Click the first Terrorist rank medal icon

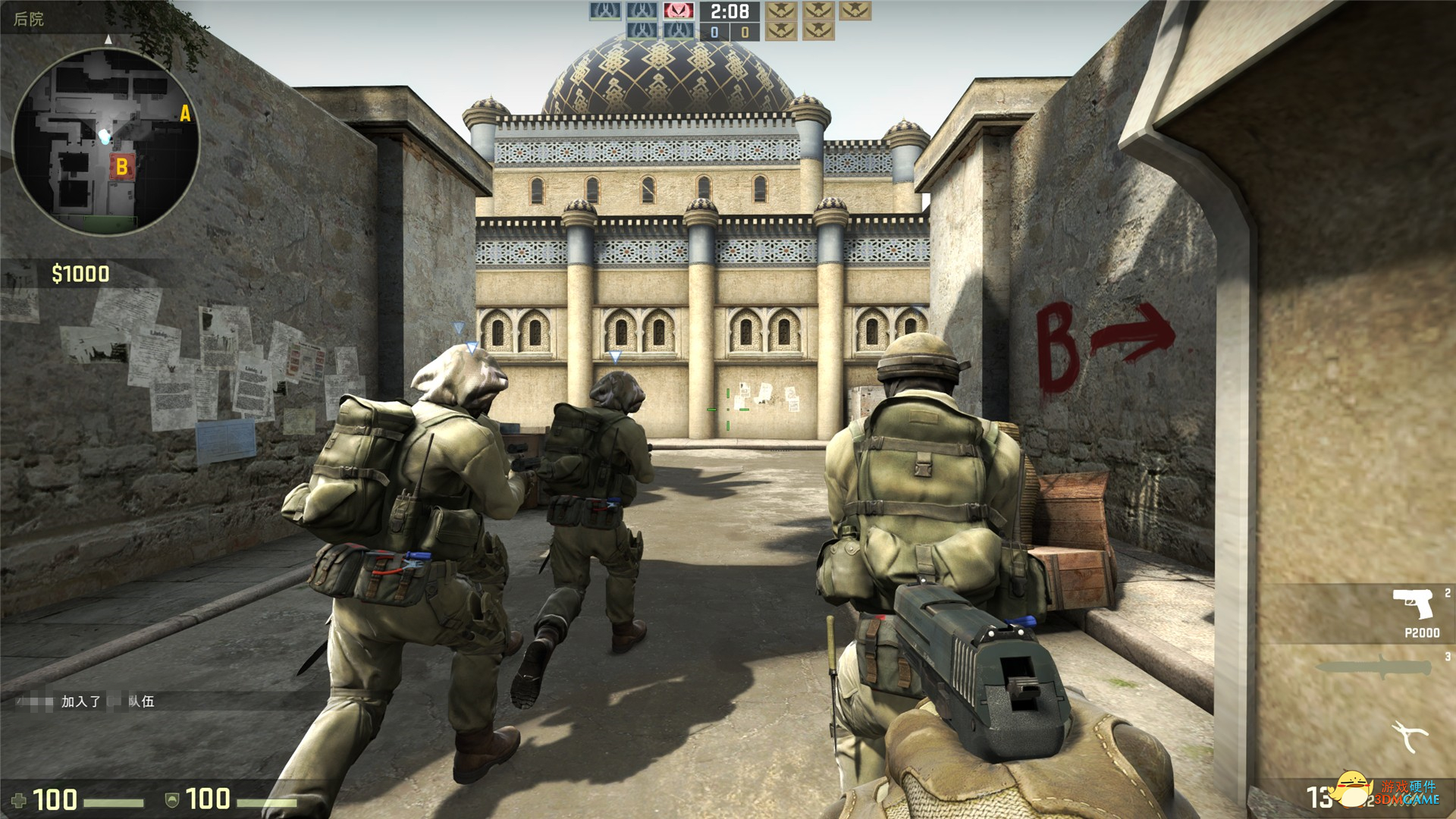(782, 12)
